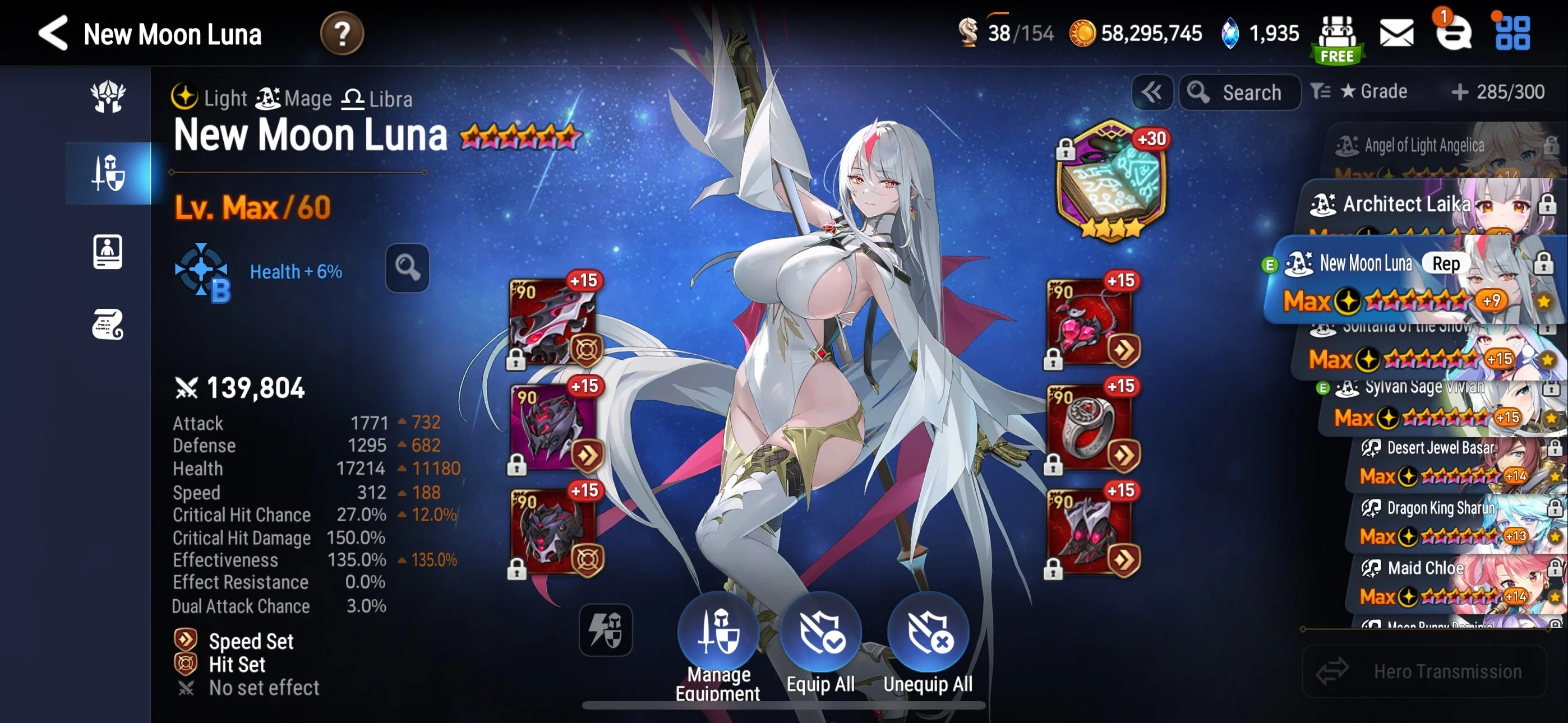Viewport: 1568px width, 723px height.
Task: Go back from New Moon Luna screen
Action: tap(54, 33)
